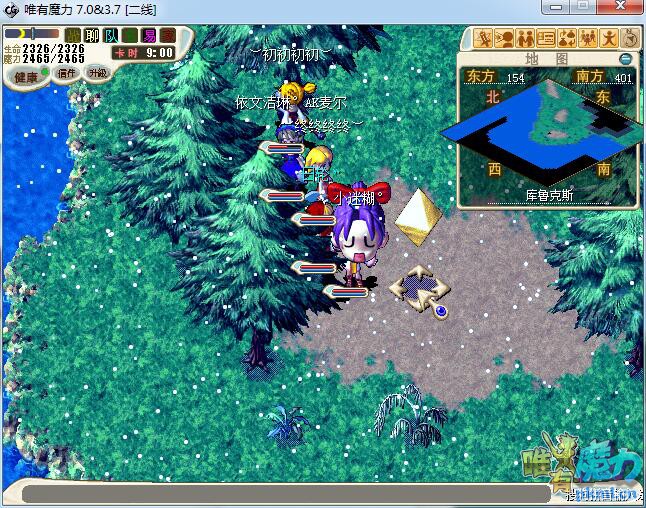Click the isometric minimap of 库鲁克斯

545,125
